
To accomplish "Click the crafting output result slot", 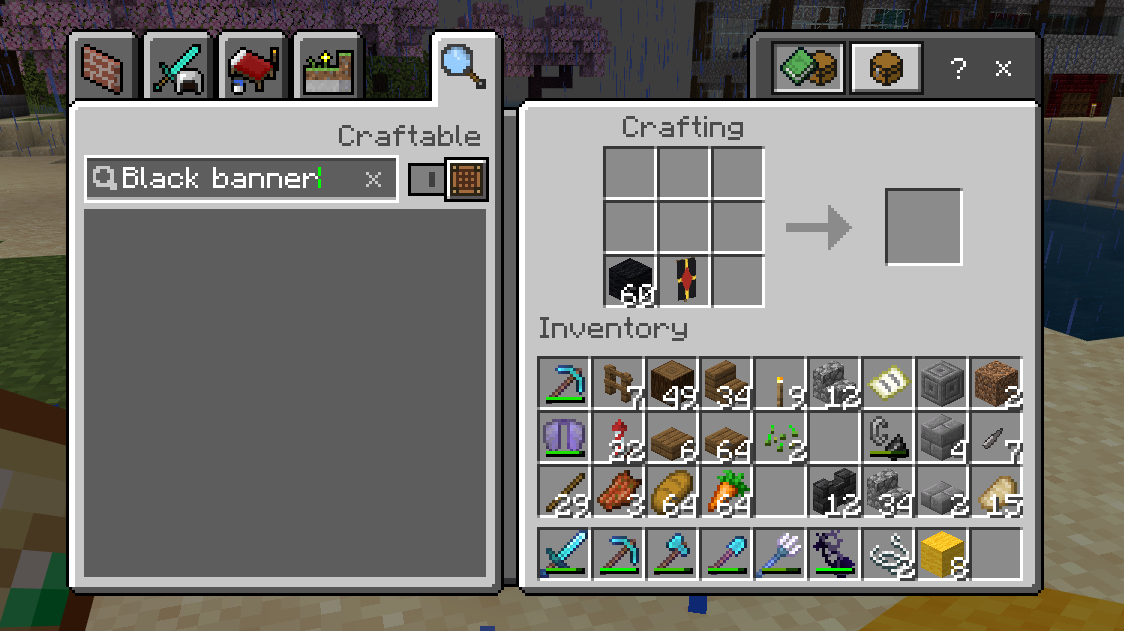I will click(x=924, y=227).
